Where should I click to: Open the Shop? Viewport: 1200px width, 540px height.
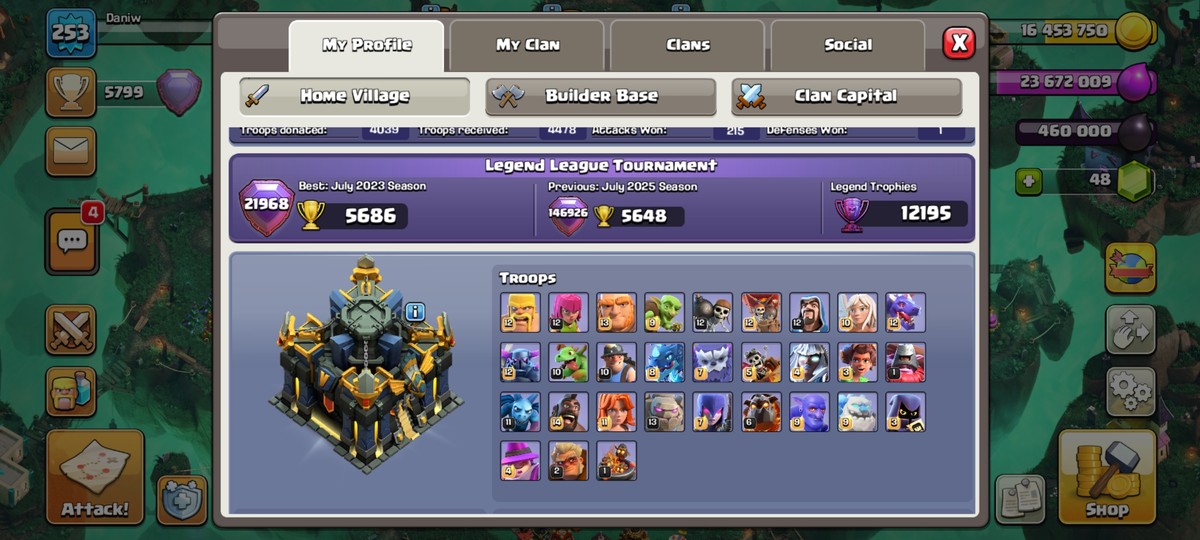click(1106, 477)
